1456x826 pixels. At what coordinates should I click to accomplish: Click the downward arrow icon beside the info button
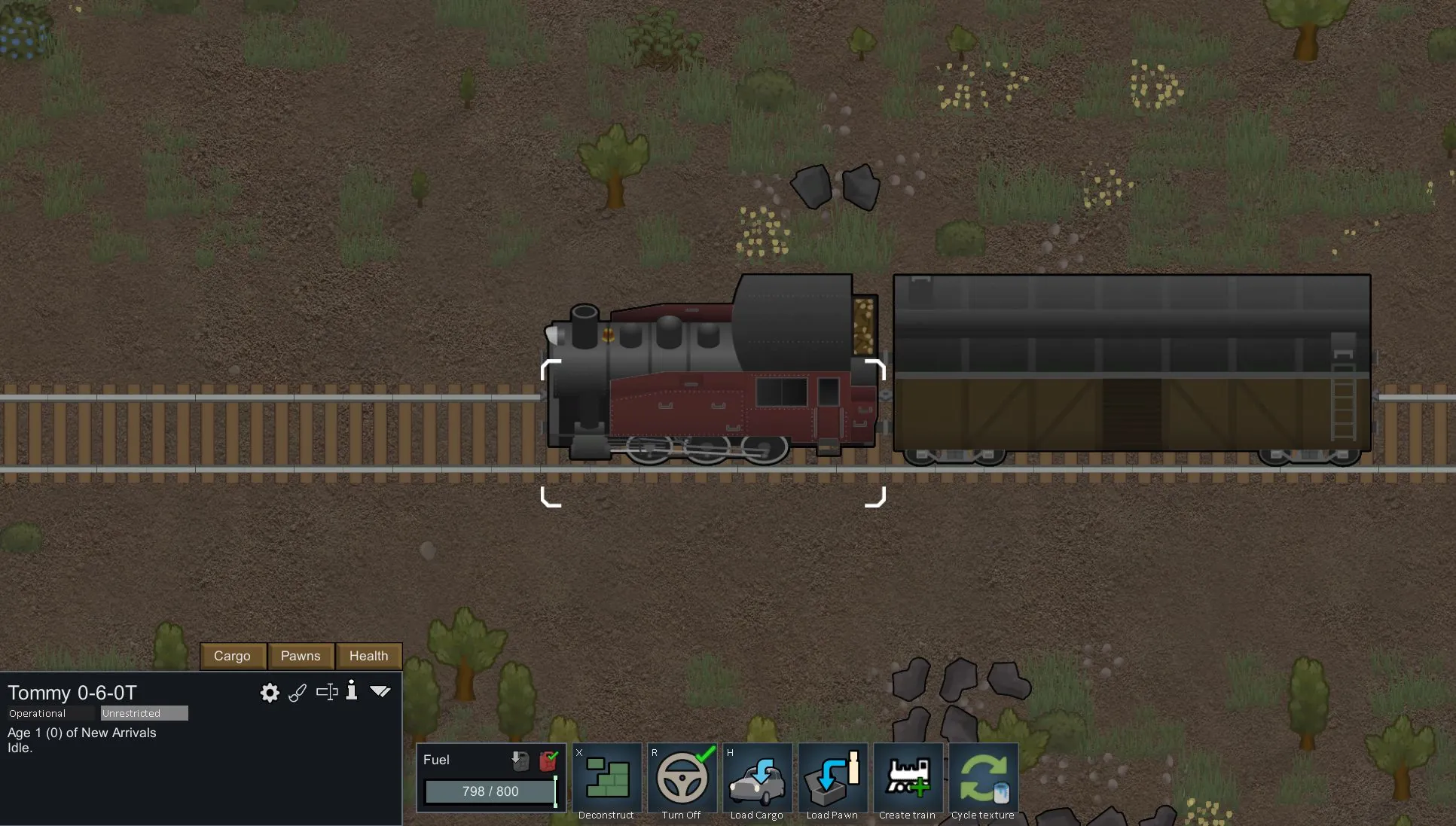[x=380, y=691]
